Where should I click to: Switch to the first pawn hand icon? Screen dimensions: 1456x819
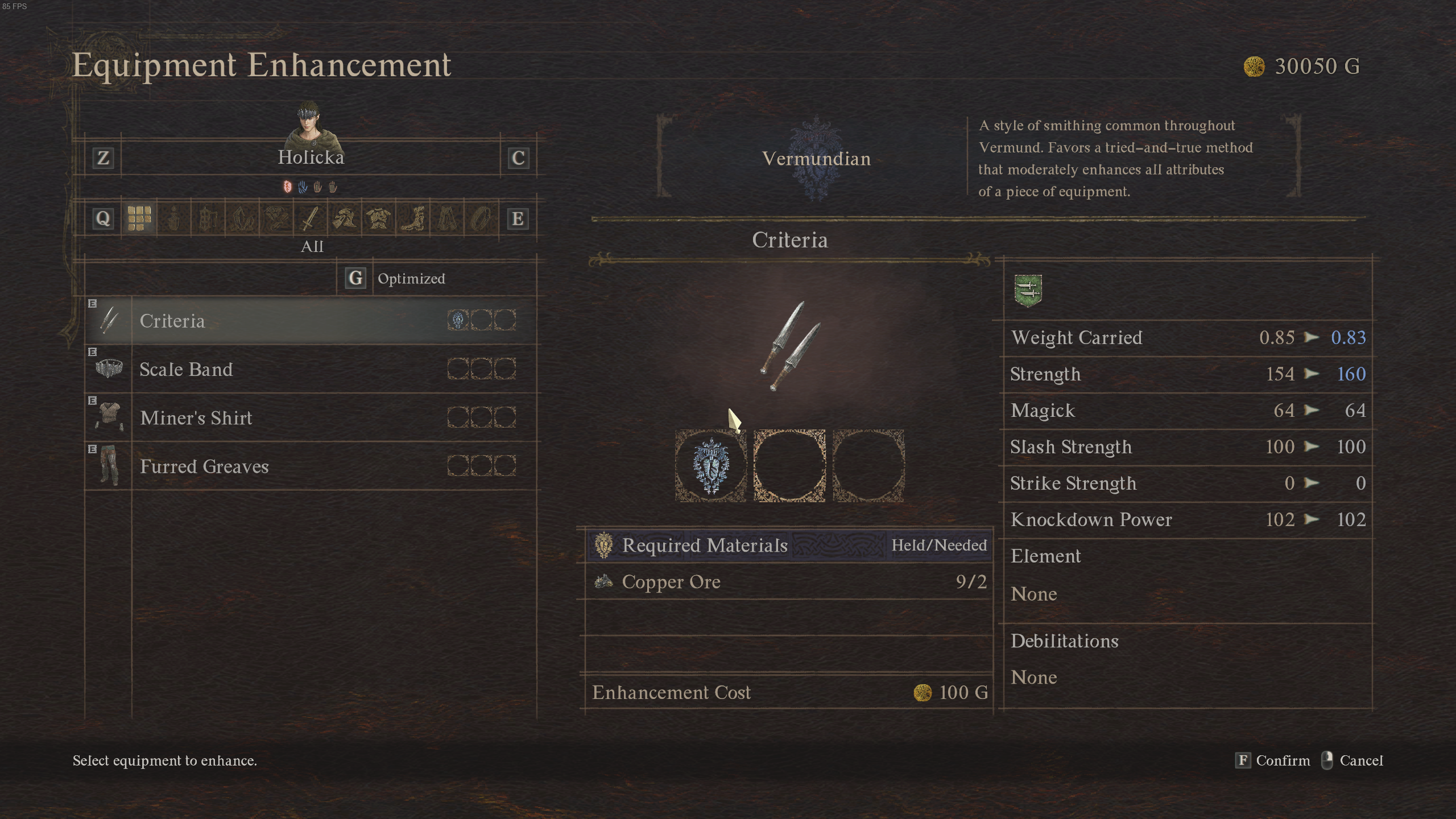(302, 188)
